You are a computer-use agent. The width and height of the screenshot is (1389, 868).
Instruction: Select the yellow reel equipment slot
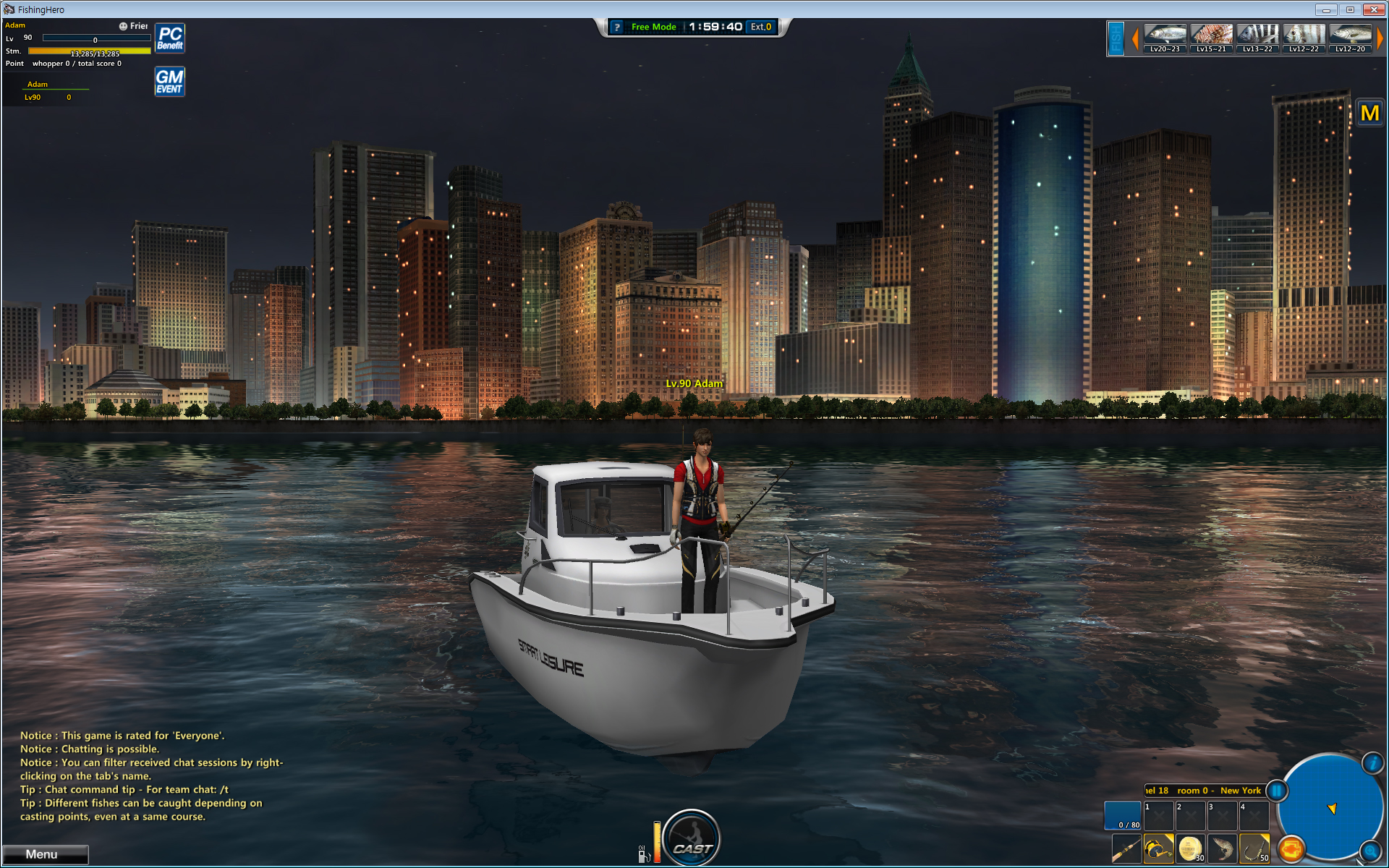[x=1158, y=848]
